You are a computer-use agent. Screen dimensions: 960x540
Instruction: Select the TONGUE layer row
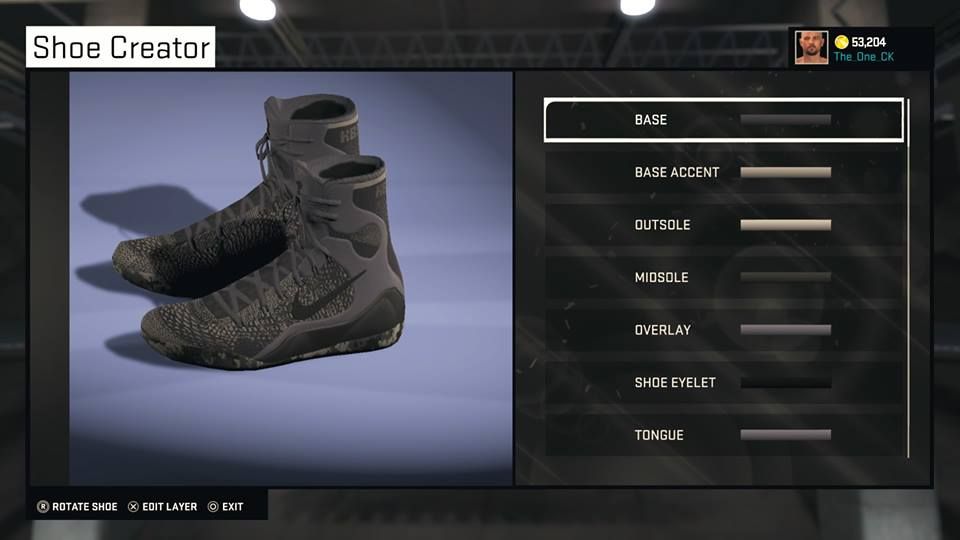723,435
